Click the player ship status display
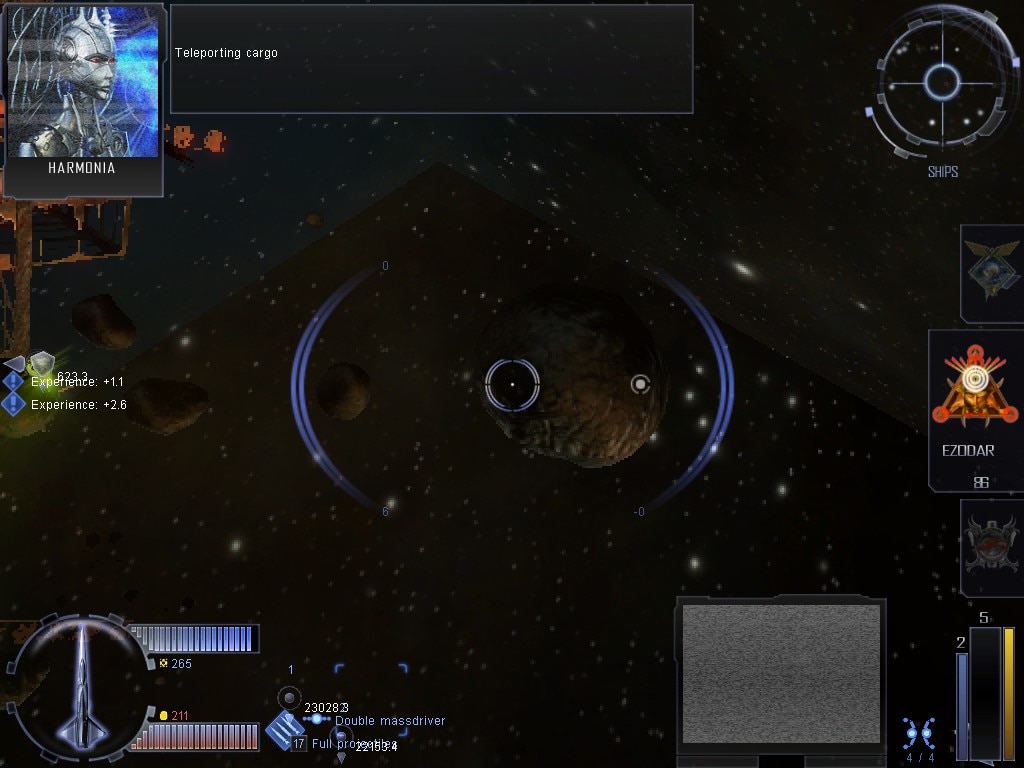 point(80,687)
